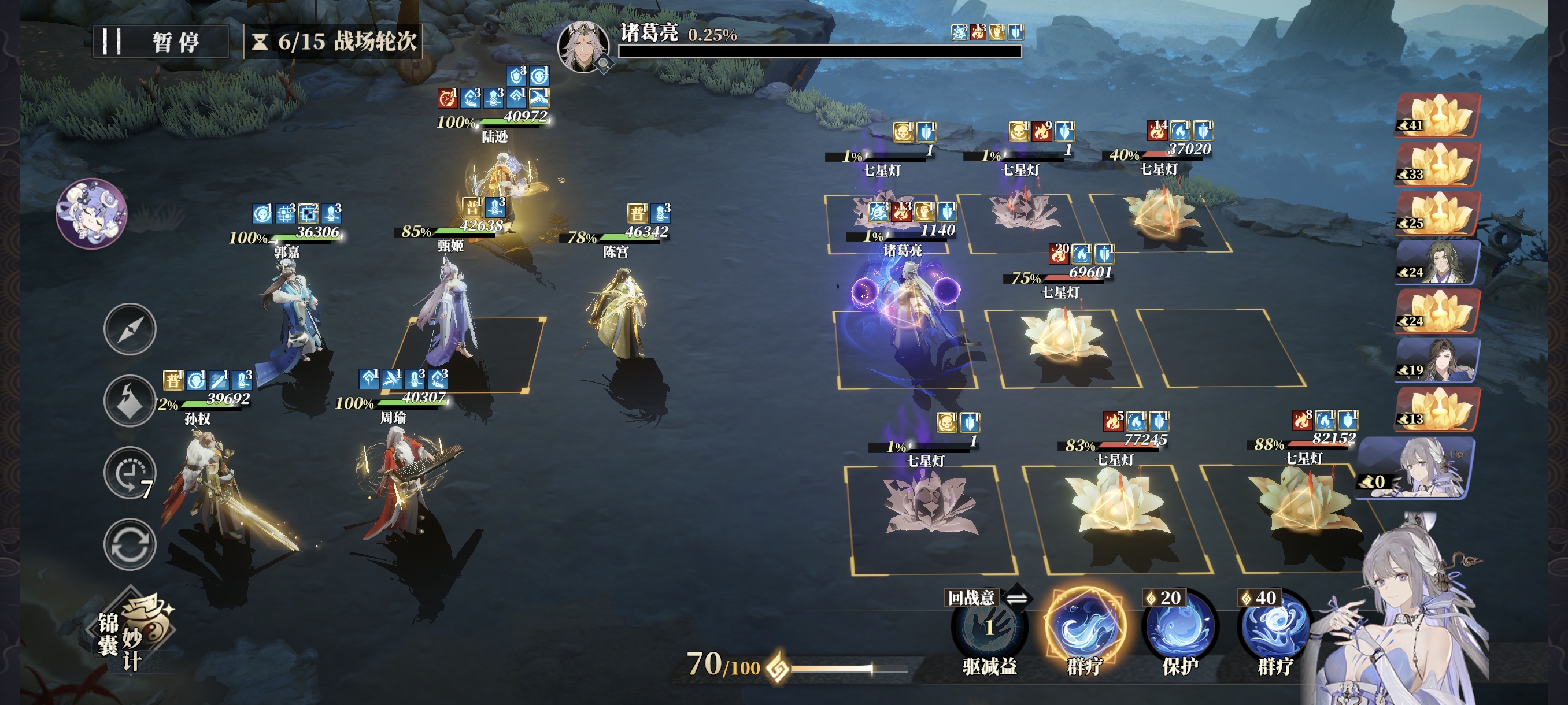Select turn-order hero portrait with speed 19
Image resolution: width=1568 pixels, height=705 pixels.
click(x=1437, y=360)
